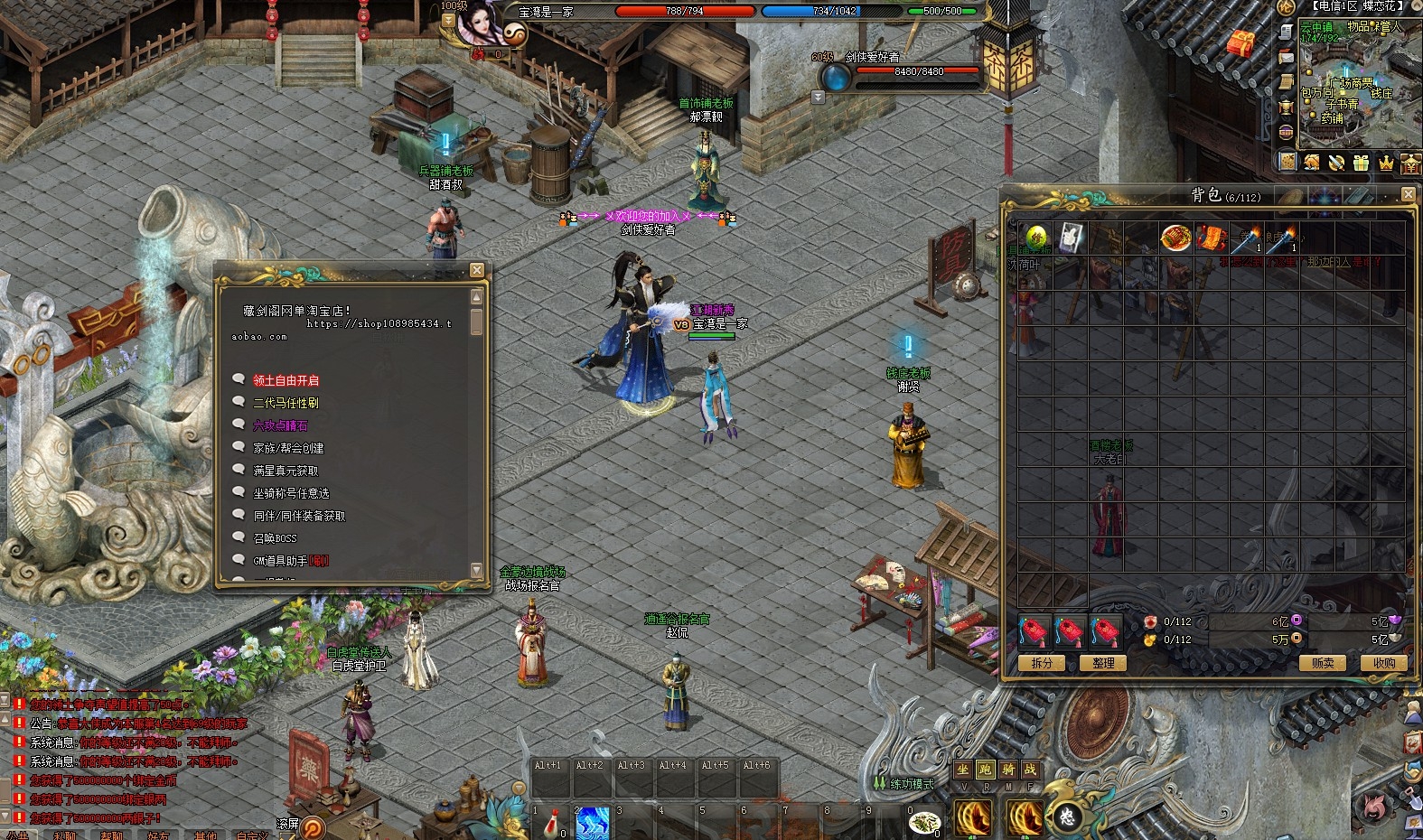Close the NPC dialogue menu panel
Screen dimensions: 1423x840
pyautogui.click(x=476, y=270)
